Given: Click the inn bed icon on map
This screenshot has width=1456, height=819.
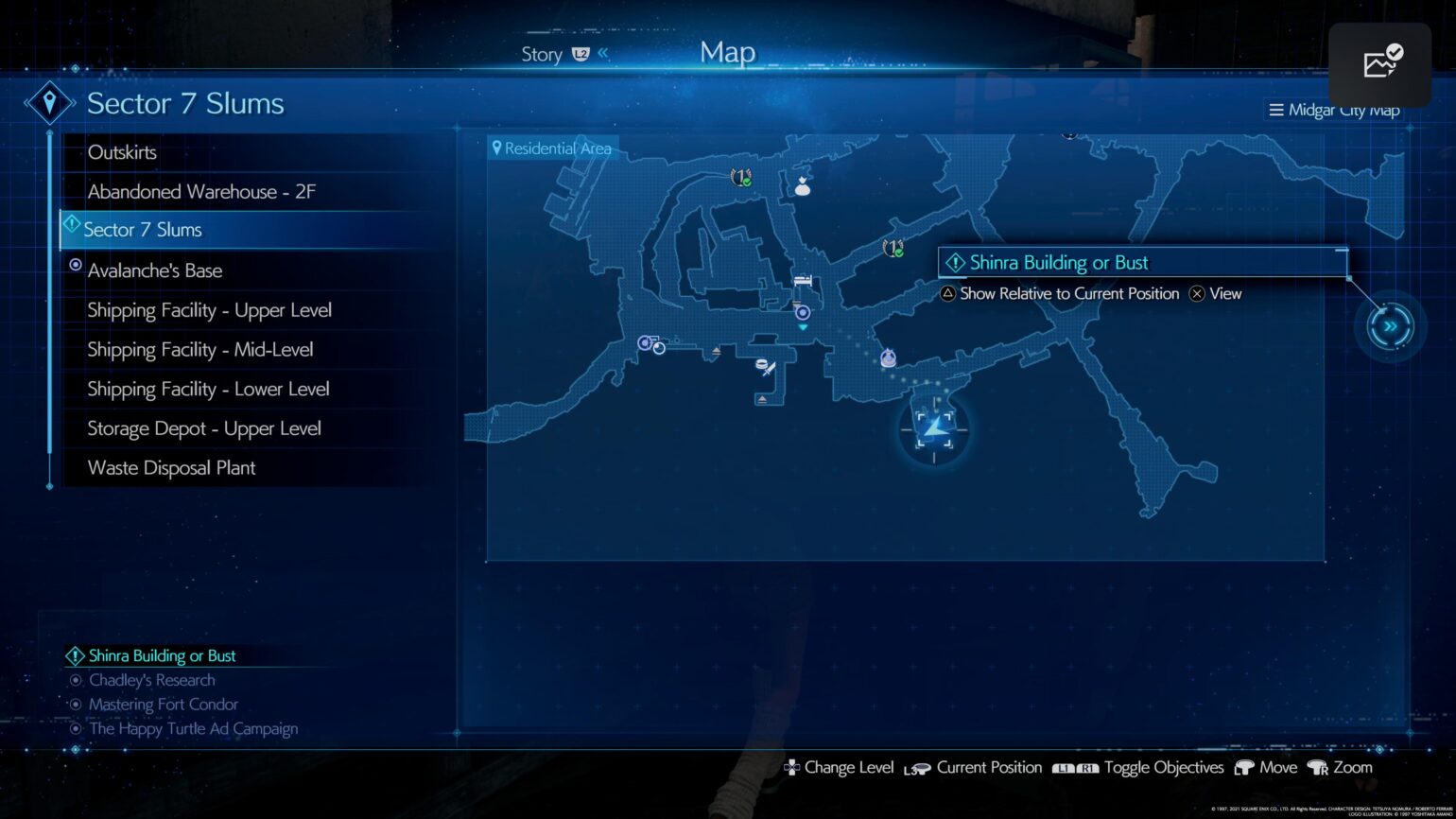Looking at the screenshot, I should tap(803, 281).
